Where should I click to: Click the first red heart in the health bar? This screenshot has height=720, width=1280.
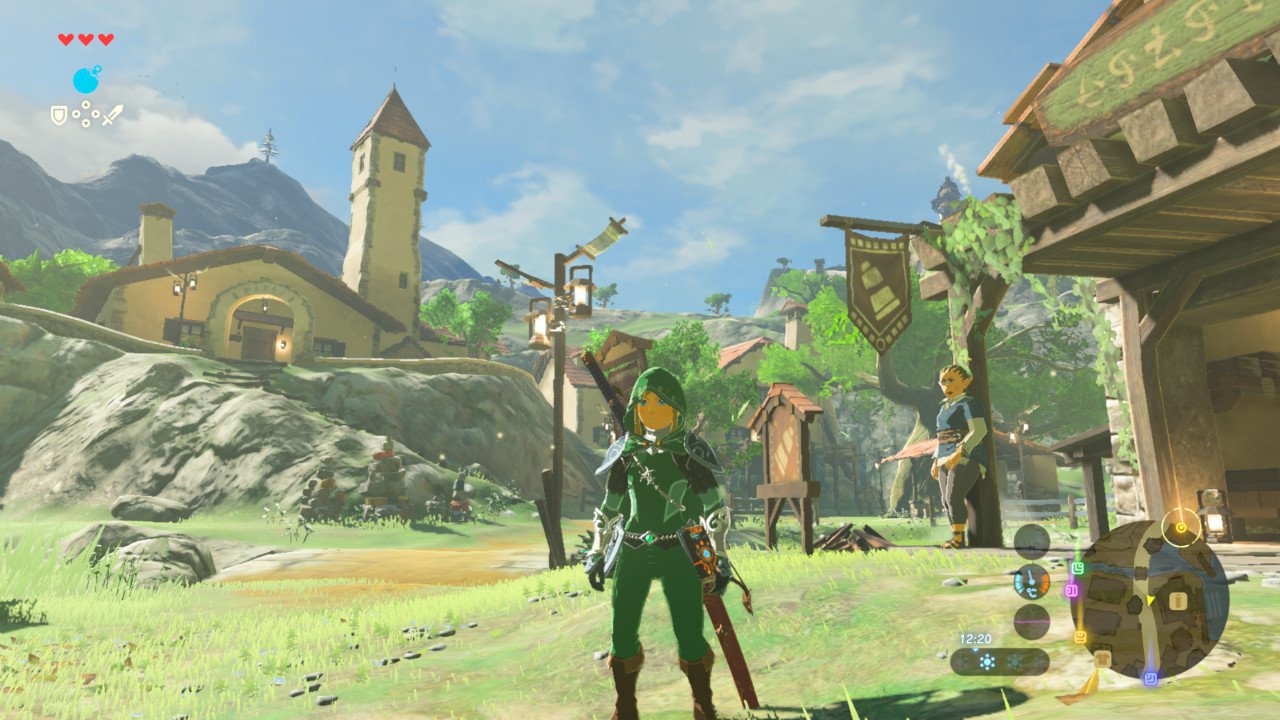click(x=65, y=39)
